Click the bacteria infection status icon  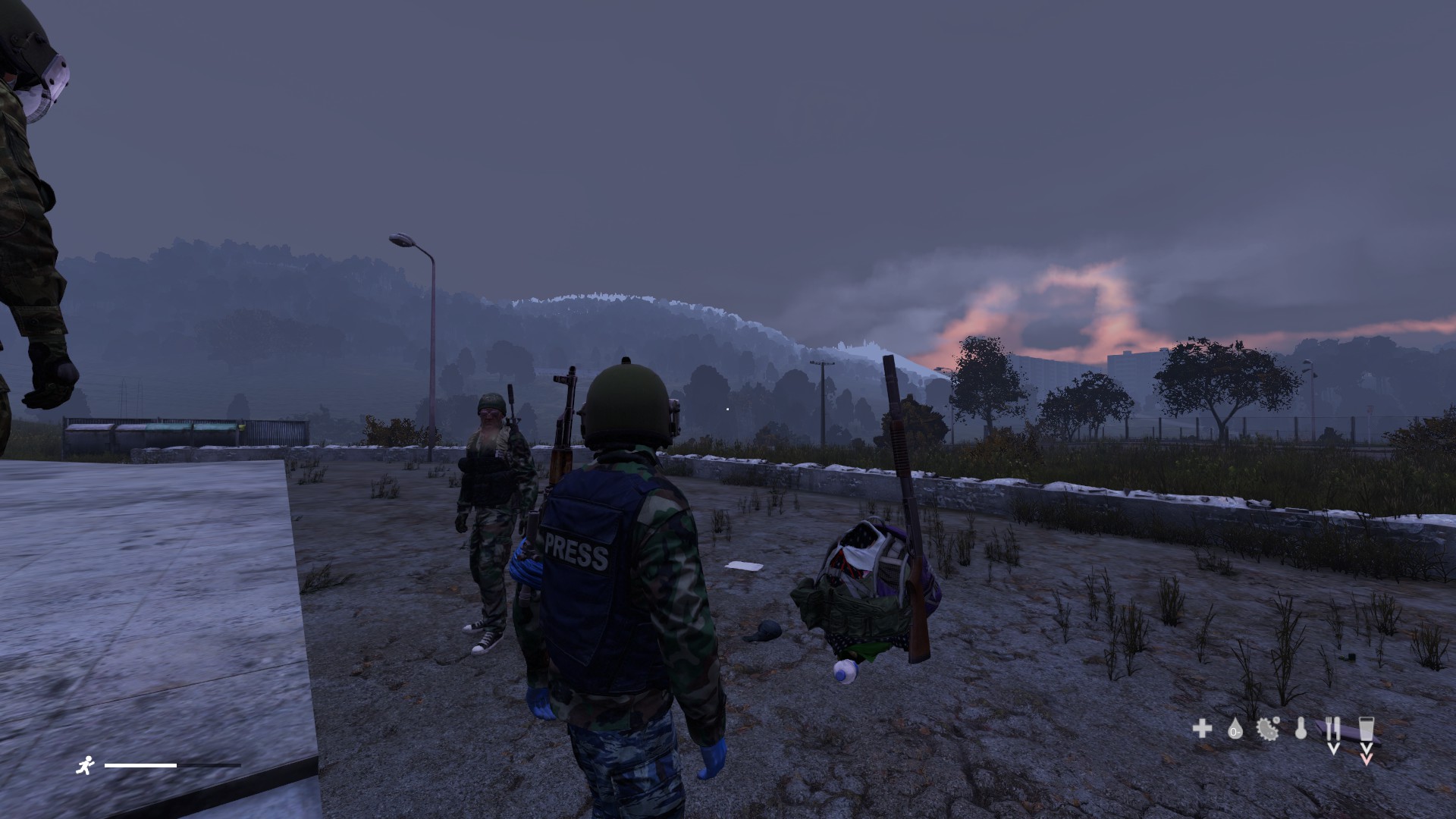(1267, 730)
